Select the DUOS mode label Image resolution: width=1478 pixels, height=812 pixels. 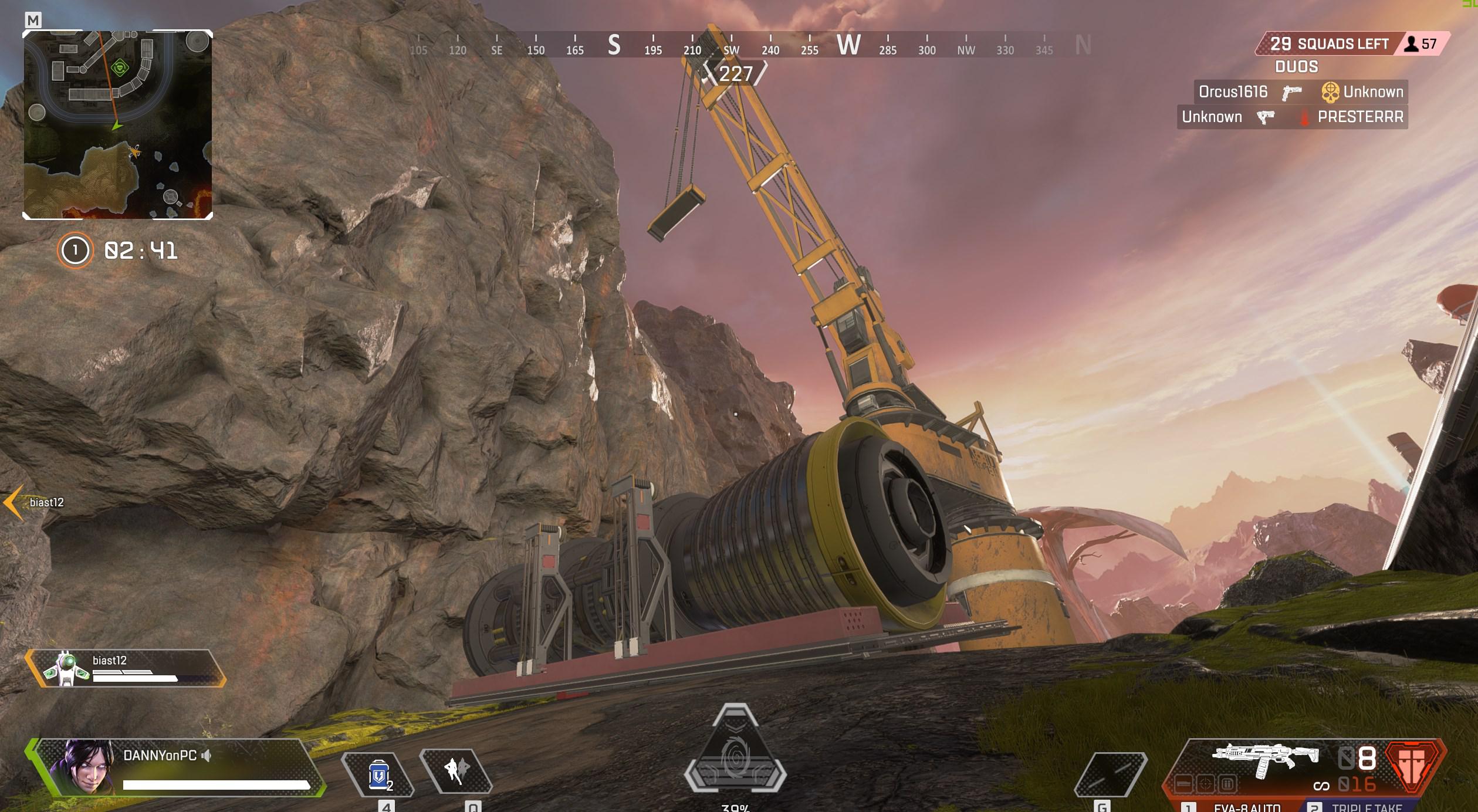tap(1298, 67)
